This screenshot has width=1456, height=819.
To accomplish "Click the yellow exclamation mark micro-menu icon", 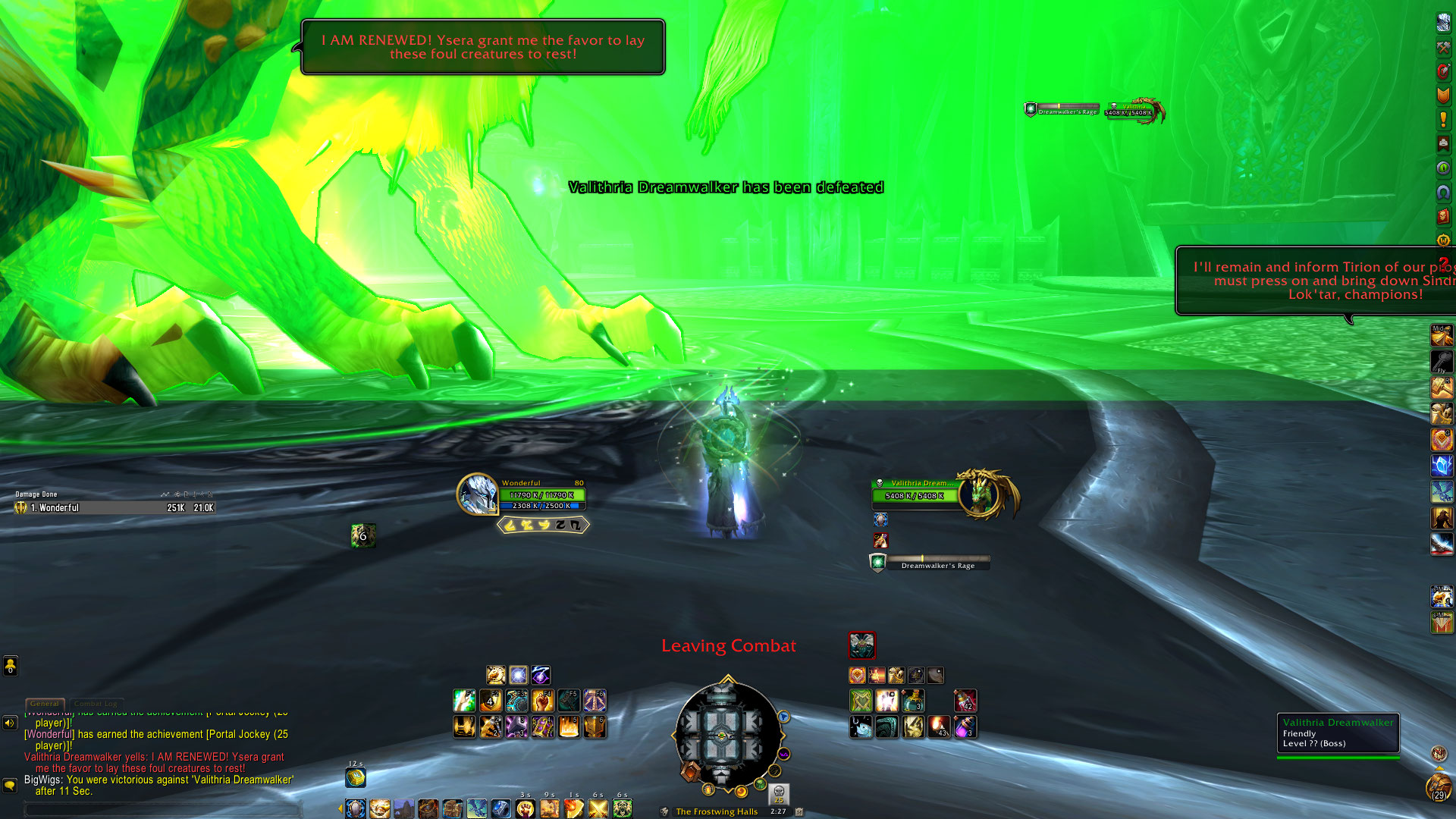I will click(x=1442, y=119).
